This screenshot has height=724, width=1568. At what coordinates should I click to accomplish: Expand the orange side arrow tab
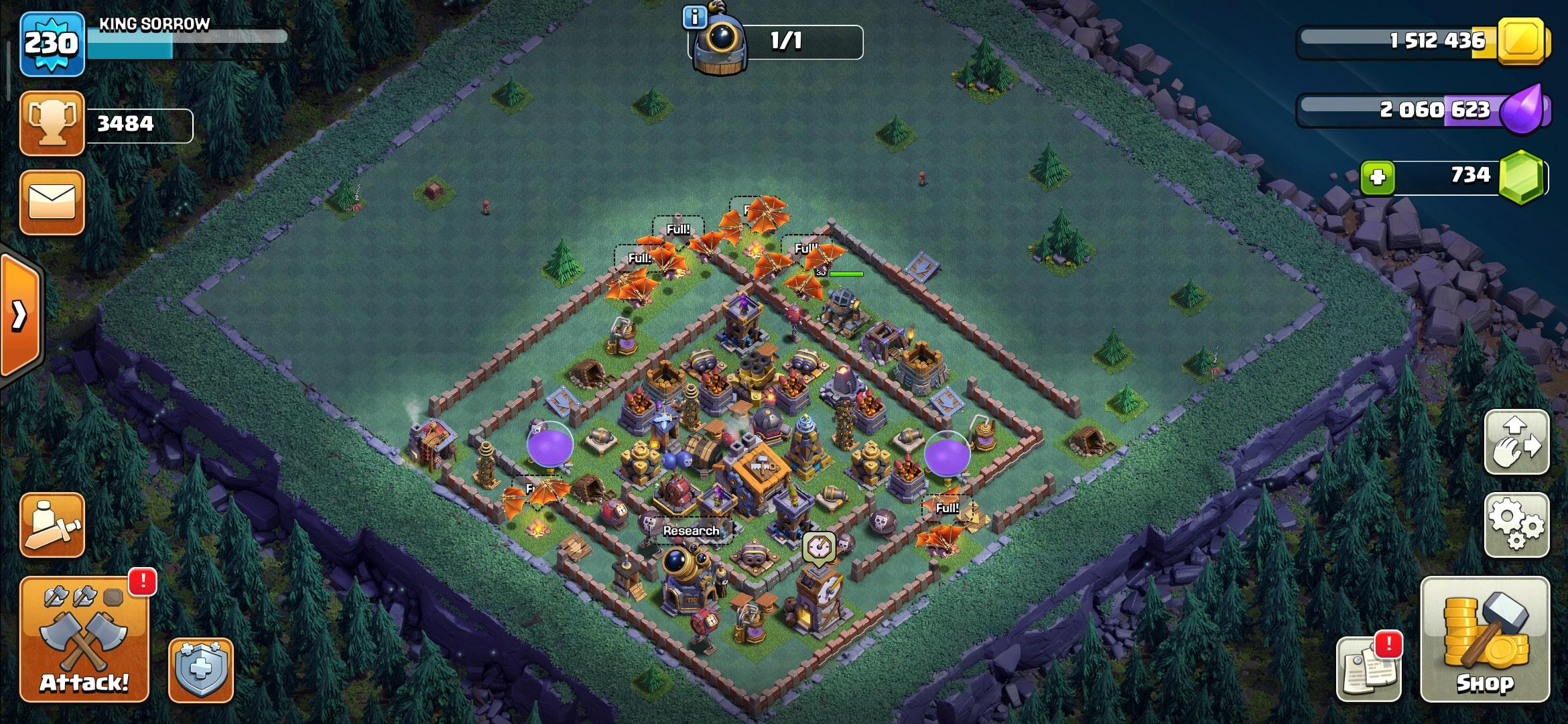point(20,315)
